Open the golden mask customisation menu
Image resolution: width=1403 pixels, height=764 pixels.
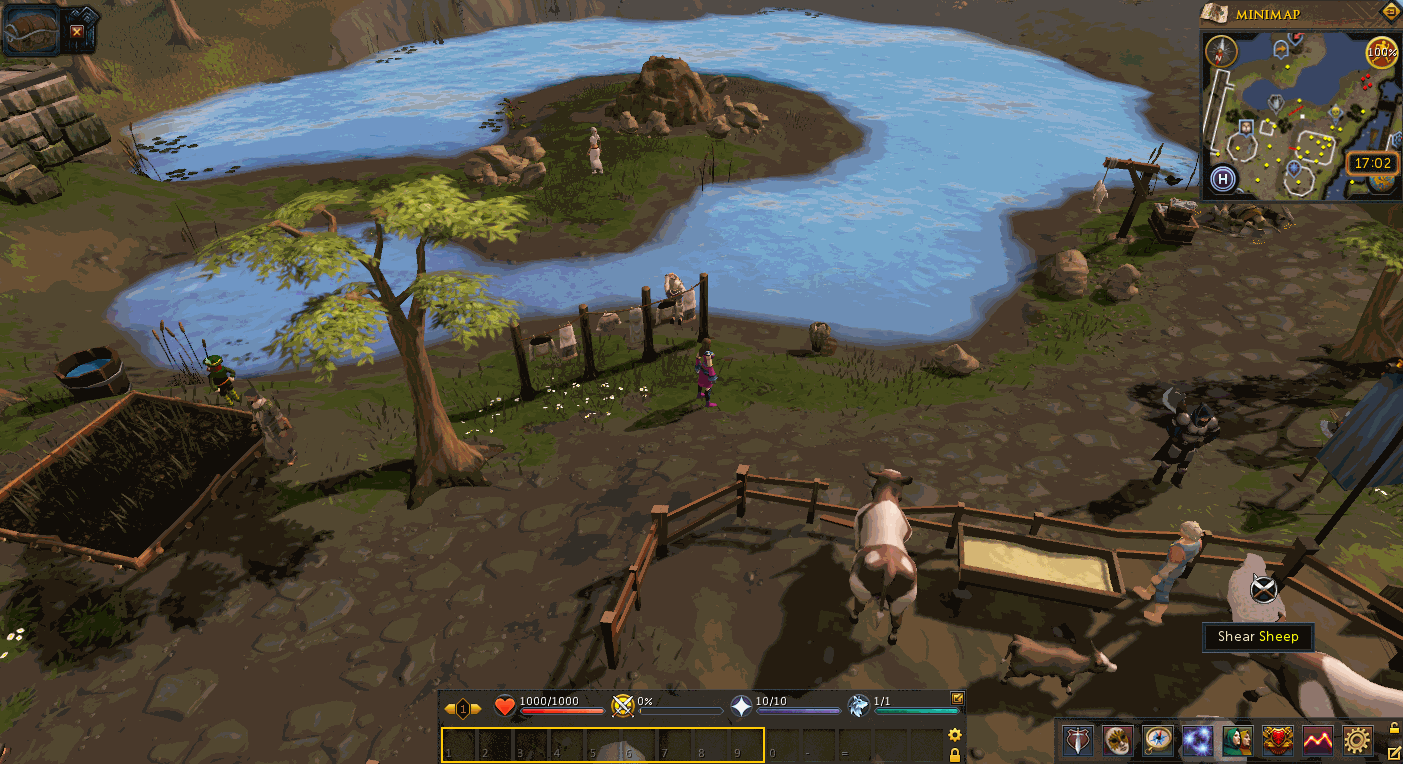pos(1117,740)
